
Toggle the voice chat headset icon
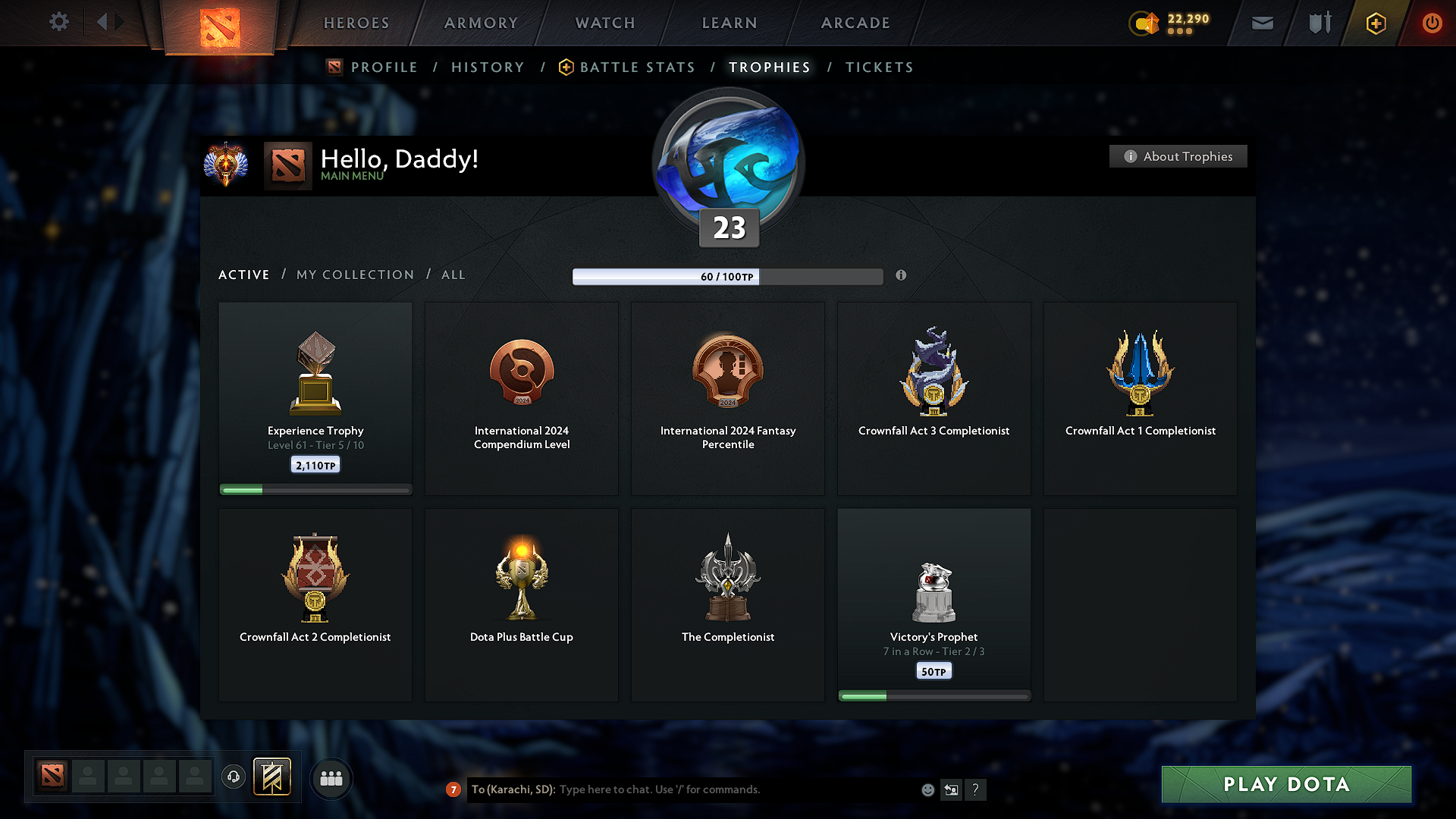233,777
